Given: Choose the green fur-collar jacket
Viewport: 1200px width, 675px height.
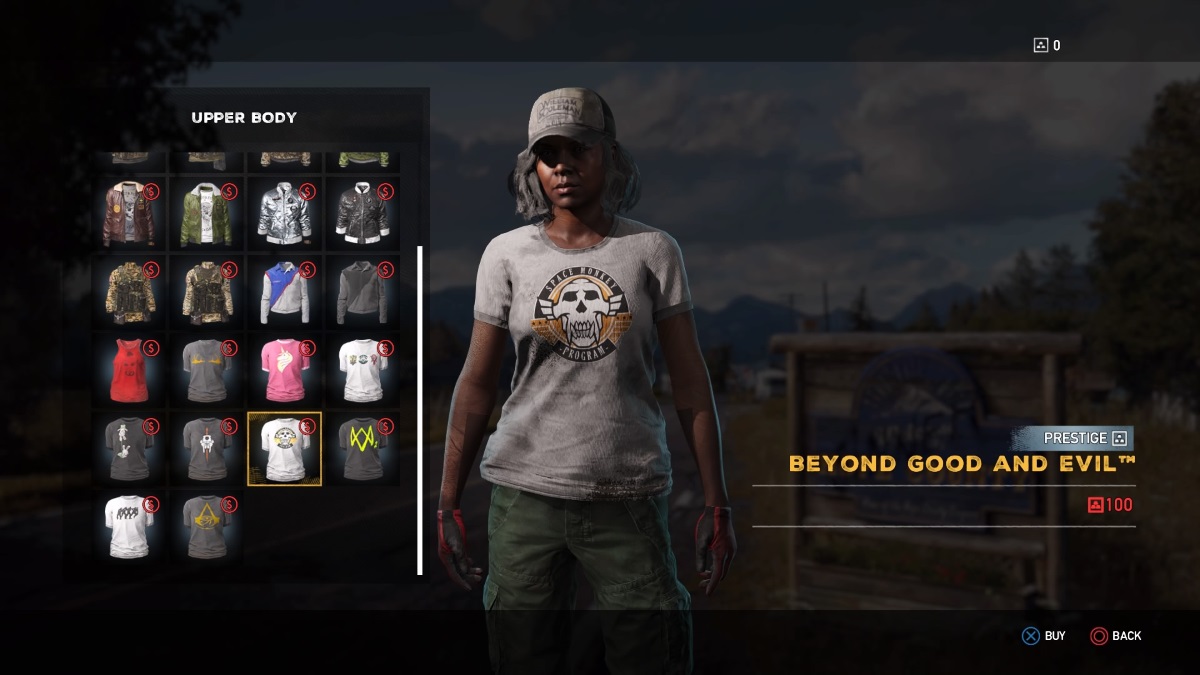Looking at the screenshot, I should [x=207, y=213].
